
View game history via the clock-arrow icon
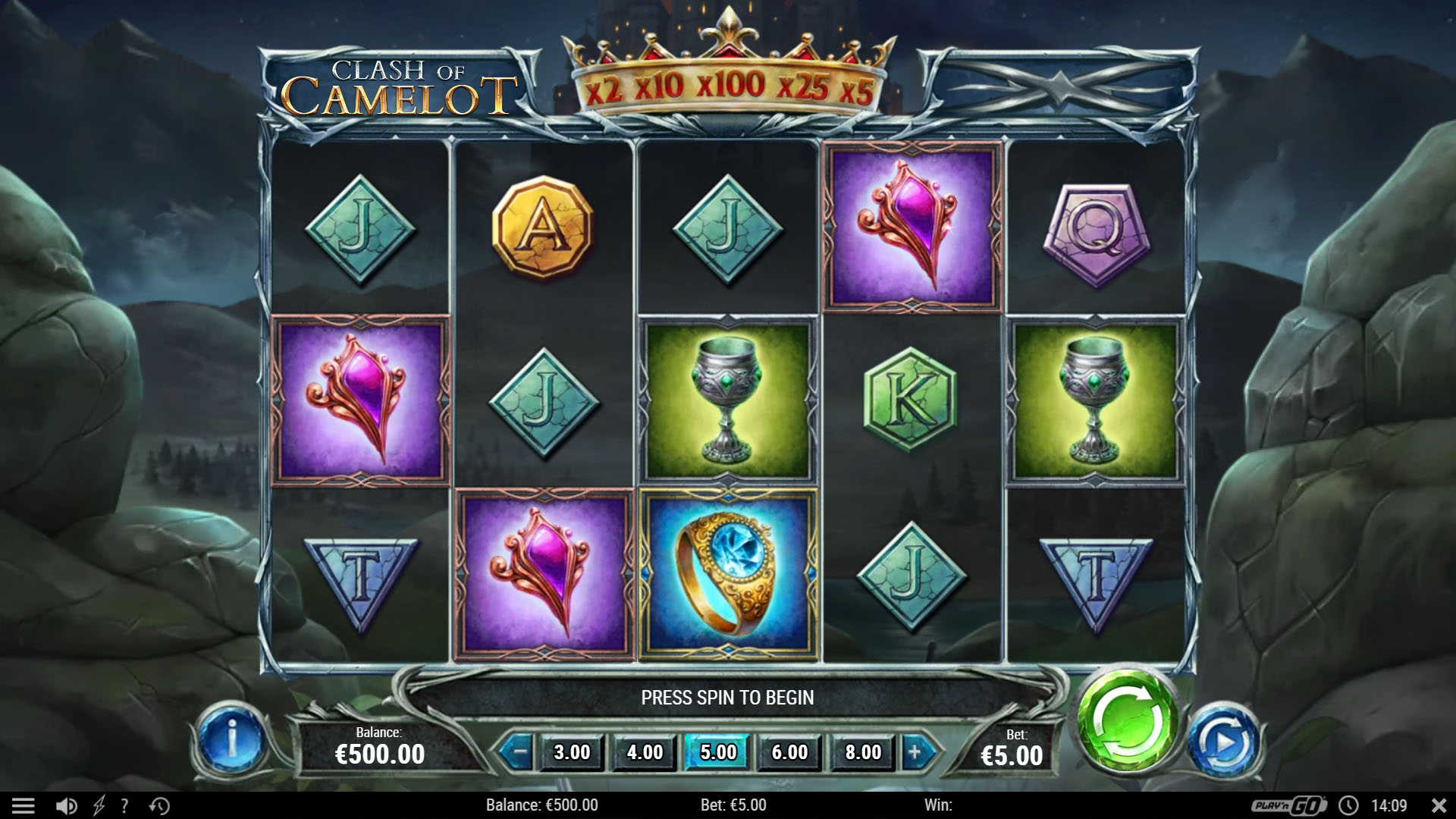[158, 805]
